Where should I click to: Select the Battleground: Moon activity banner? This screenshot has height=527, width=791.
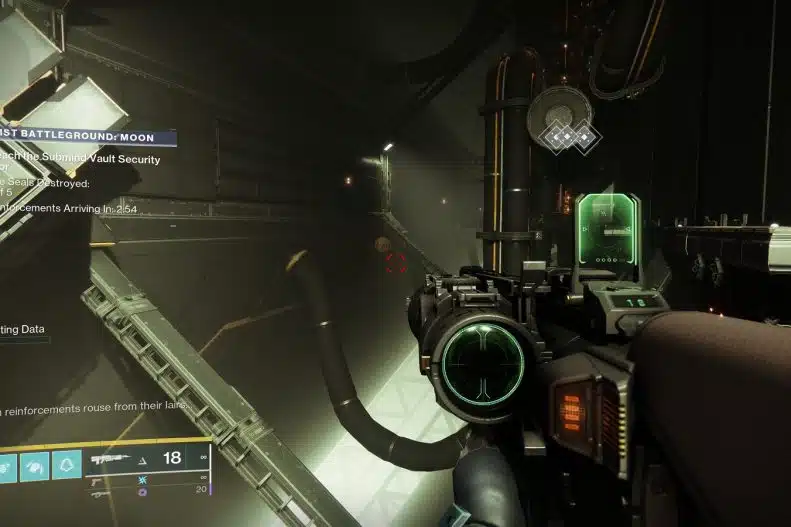click(x=88, y=138)
